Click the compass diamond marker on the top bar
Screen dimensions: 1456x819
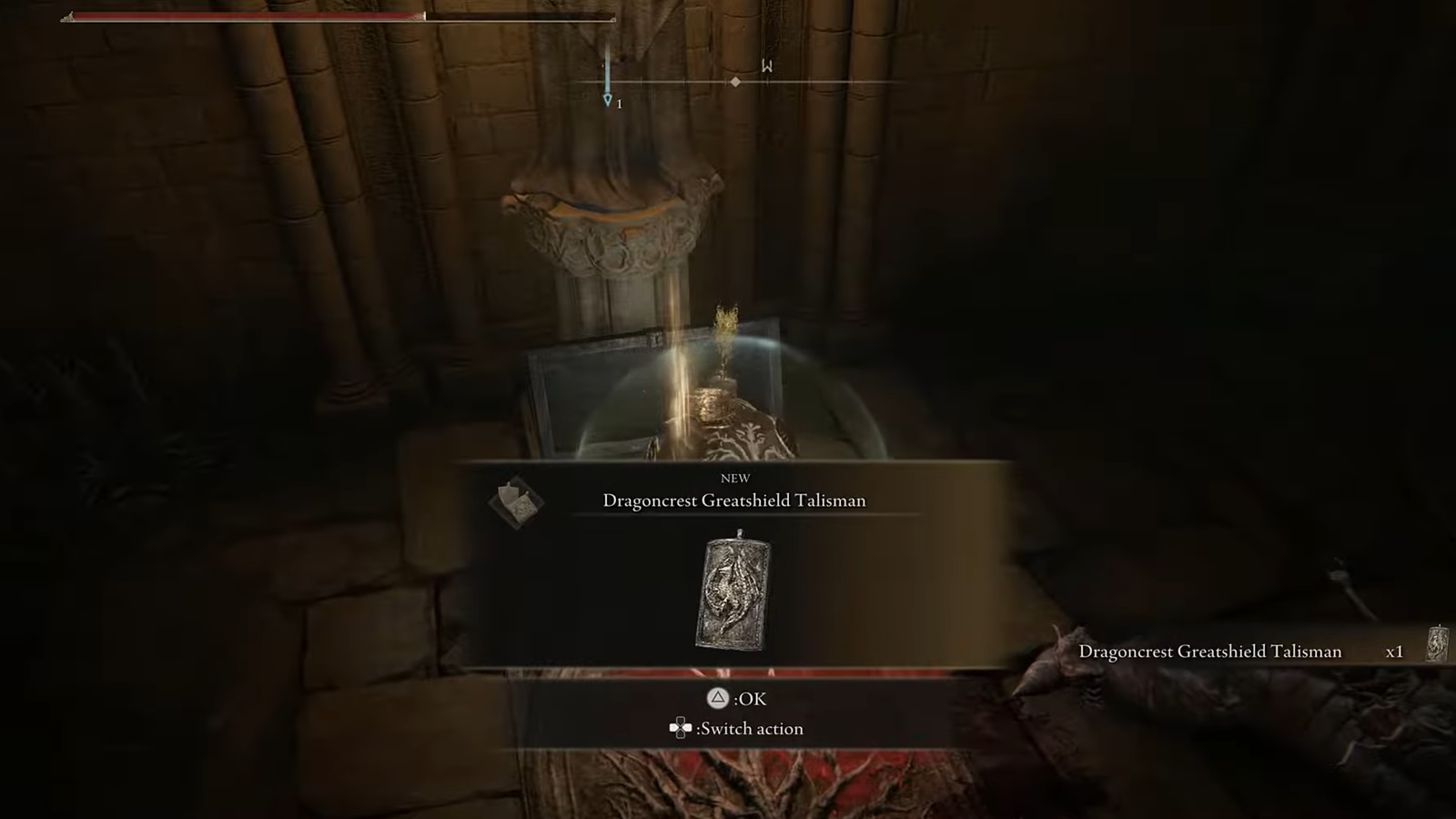735,82
